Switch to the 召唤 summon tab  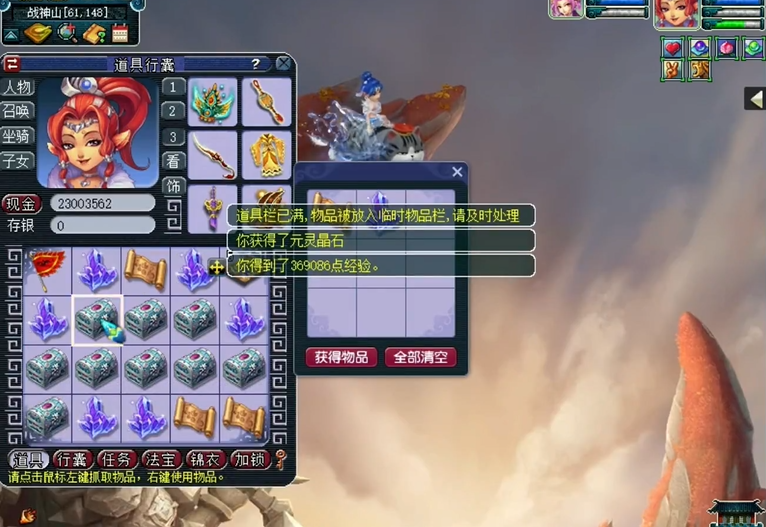point(17,111)
